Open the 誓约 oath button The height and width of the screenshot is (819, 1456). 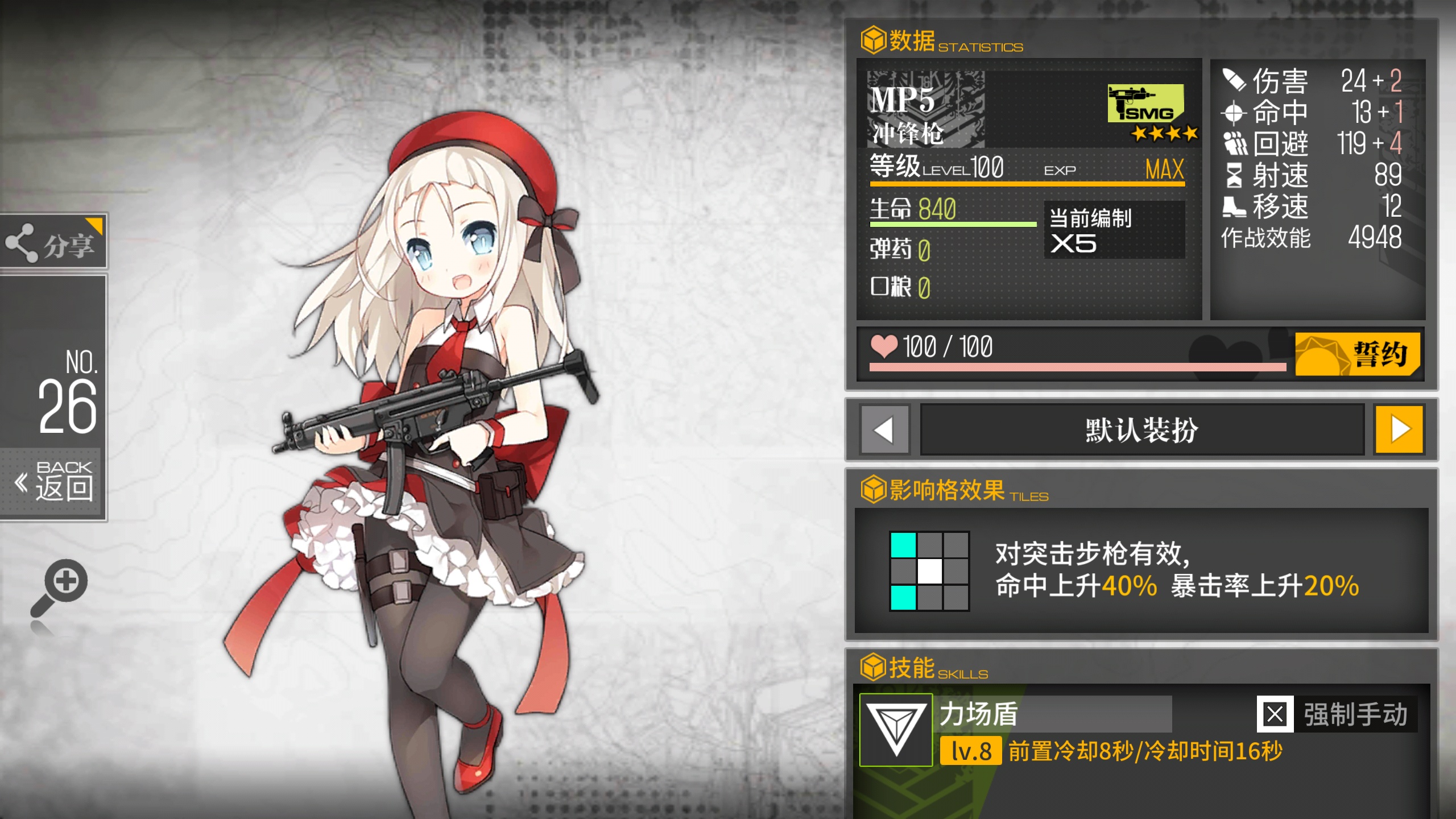click(1357, 354)
